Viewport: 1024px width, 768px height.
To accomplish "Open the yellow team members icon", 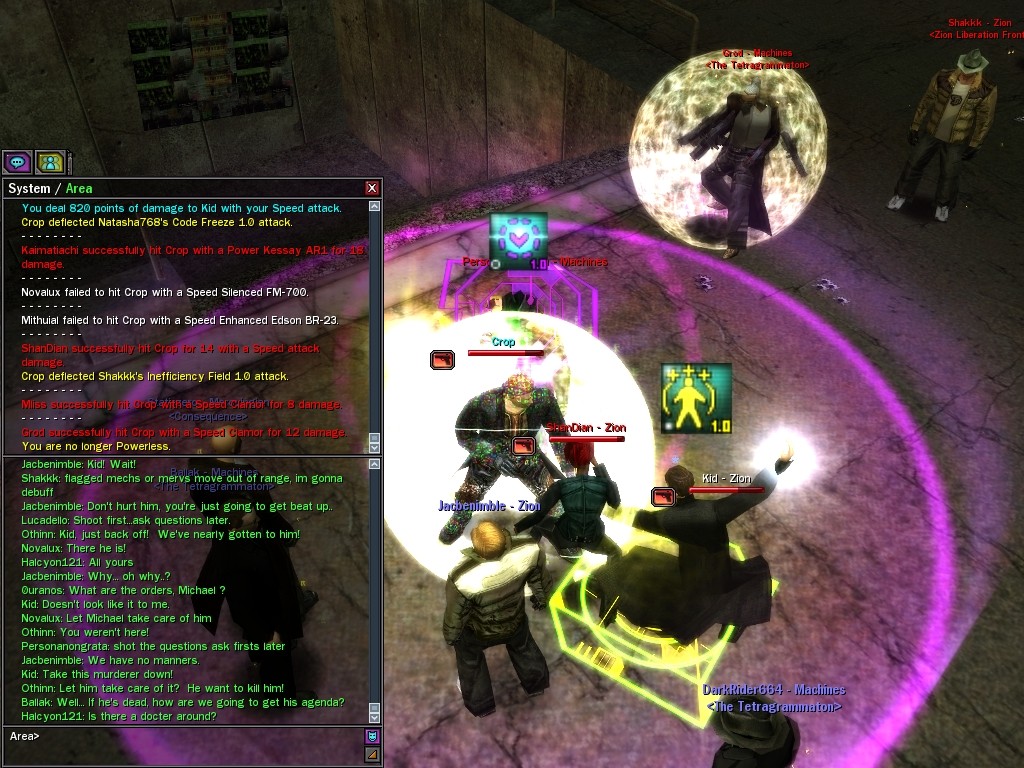I will coord(50,161).
